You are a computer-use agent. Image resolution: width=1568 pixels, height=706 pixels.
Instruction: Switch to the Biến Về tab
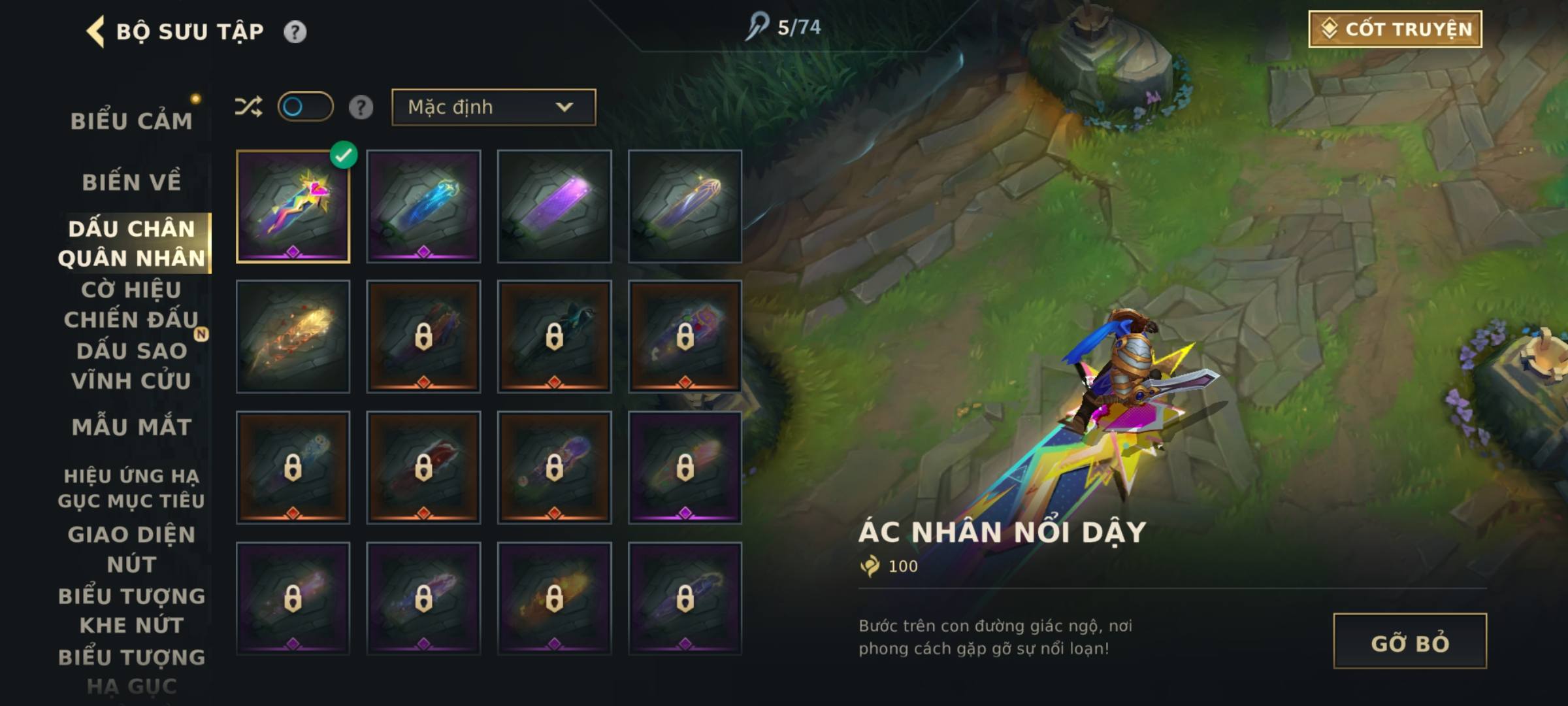pos(131,182)
